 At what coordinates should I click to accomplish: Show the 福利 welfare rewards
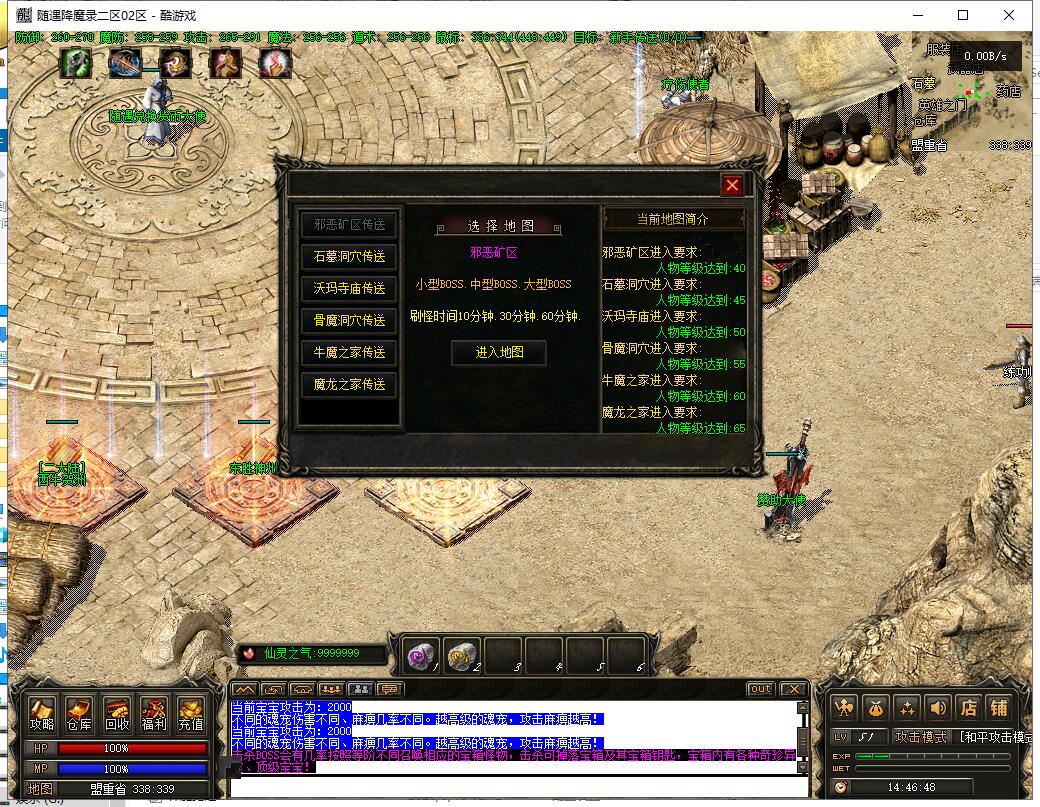tap(154, 714)
